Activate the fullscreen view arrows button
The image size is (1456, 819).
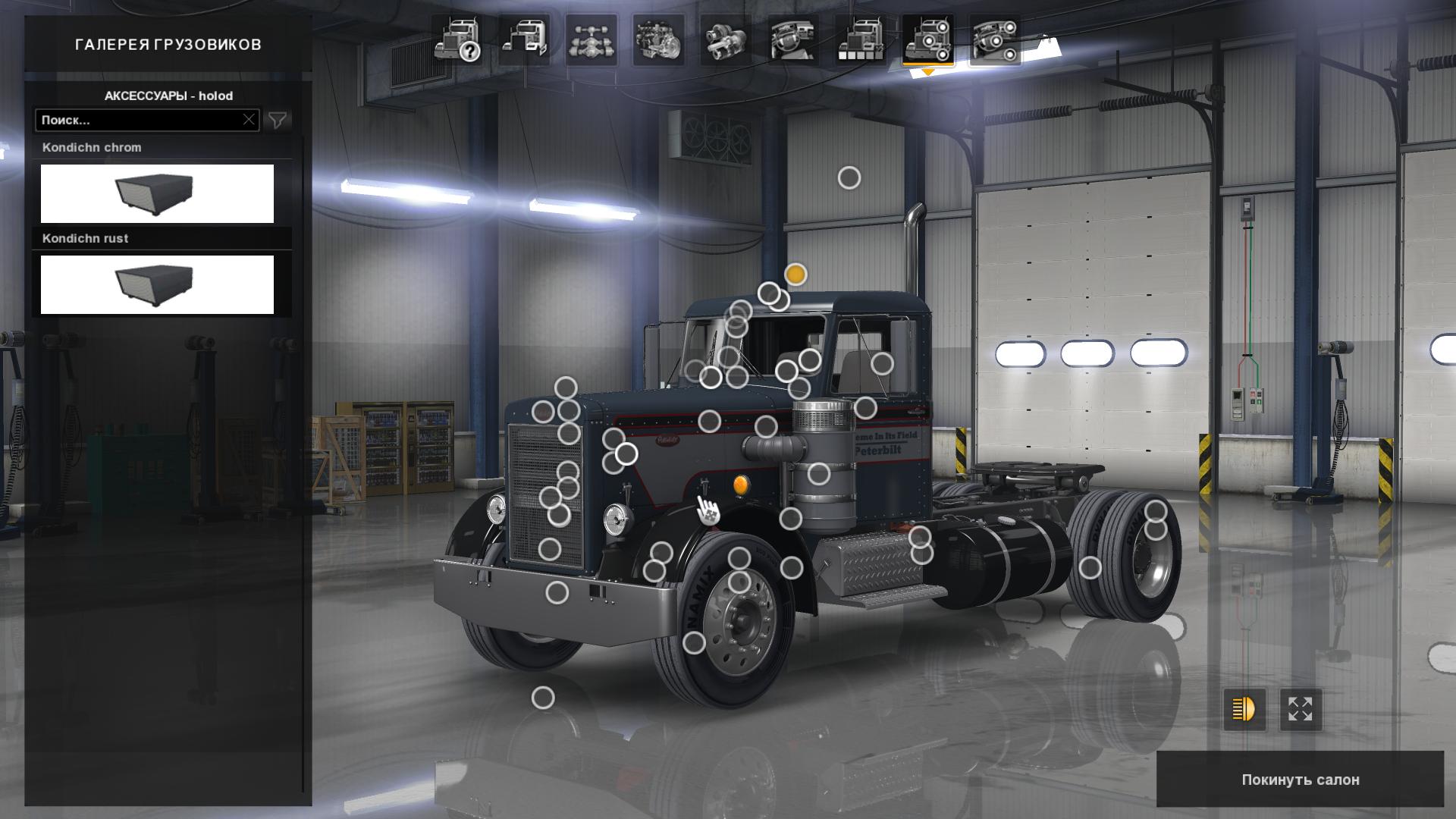pyautogui.click(x=1301, y=710)
